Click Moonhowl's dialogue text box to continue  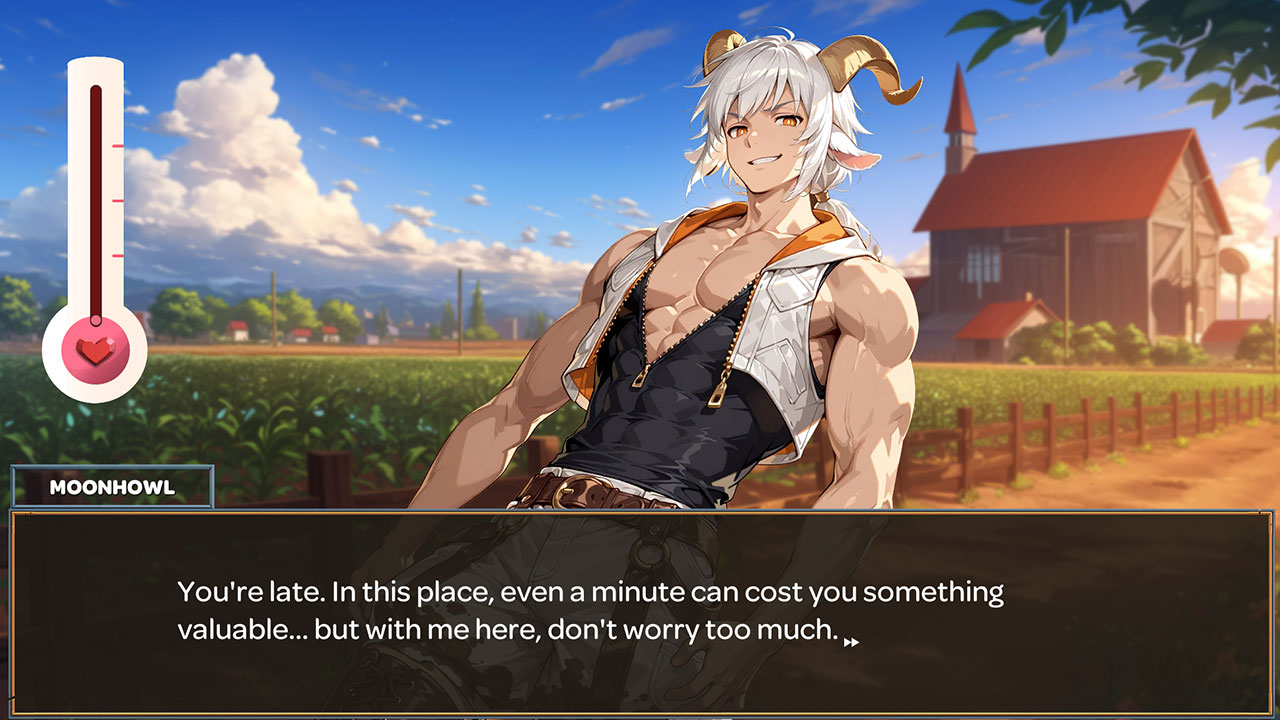640,612
